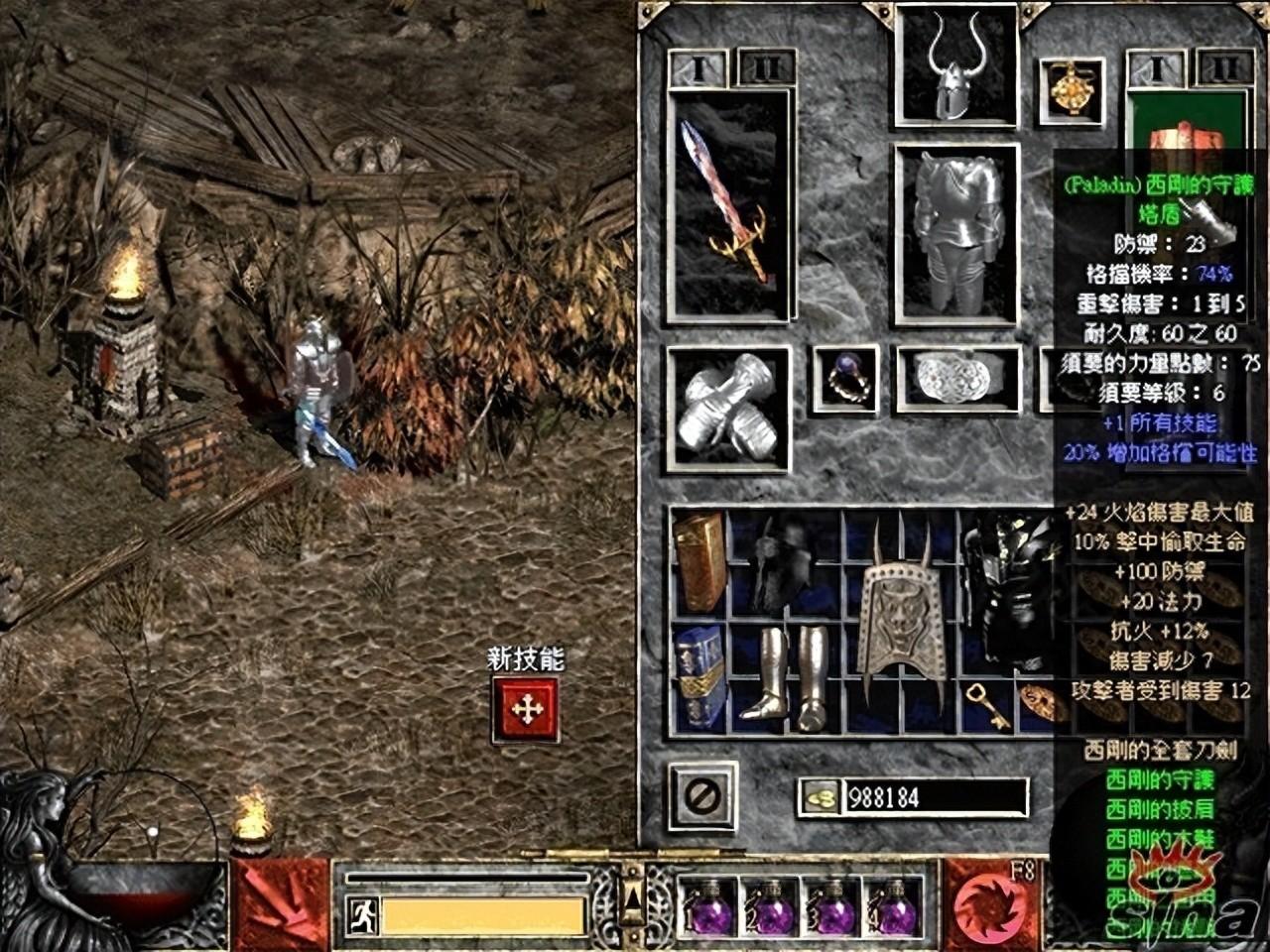Viewport: 1270px width, 952px height.
Task: Select the equipped flaming sword
Action: [731, 205]
